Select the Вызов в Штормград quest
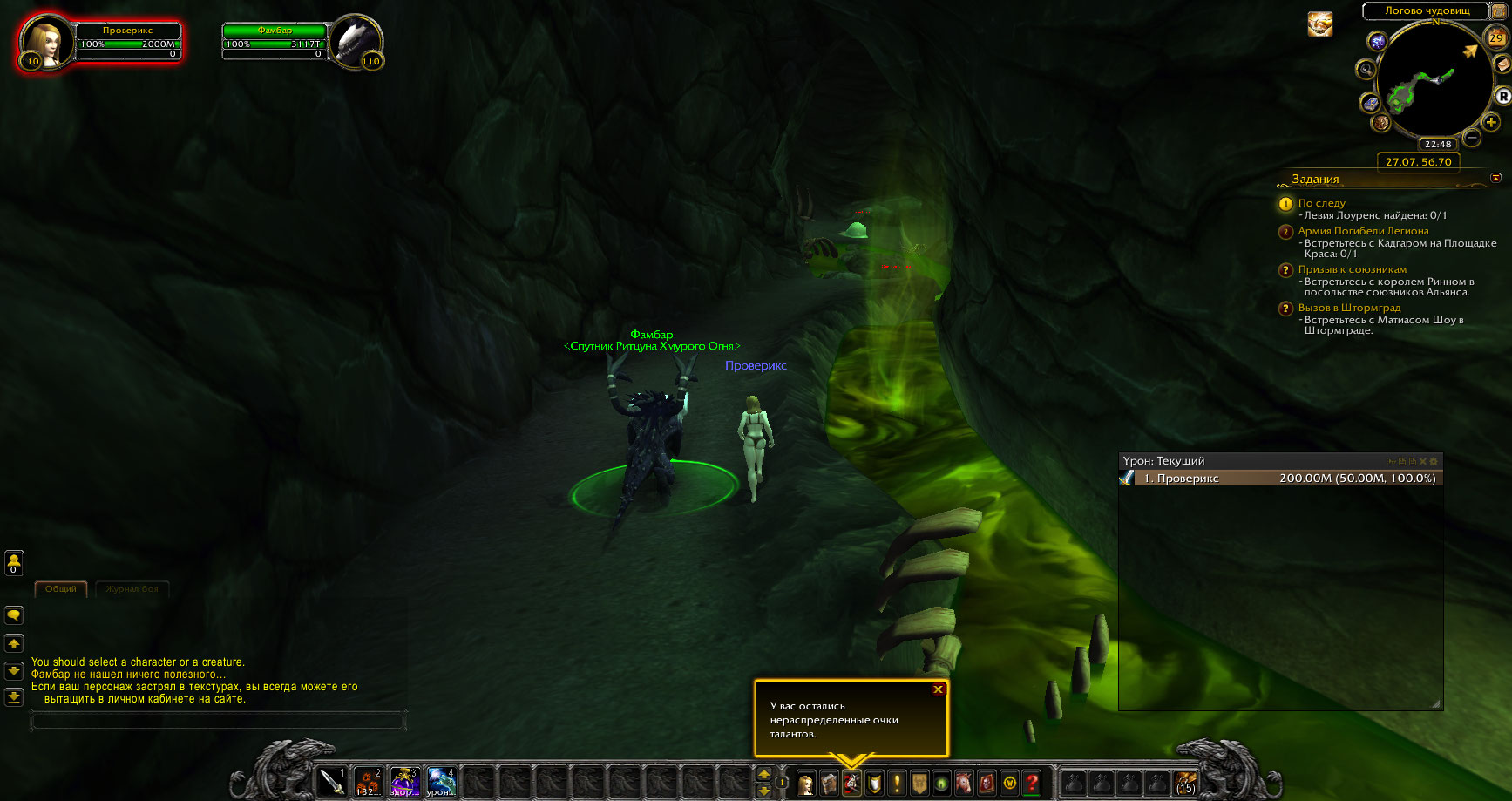Screen dimensions: 1512x801 (x=1349, y=308)
